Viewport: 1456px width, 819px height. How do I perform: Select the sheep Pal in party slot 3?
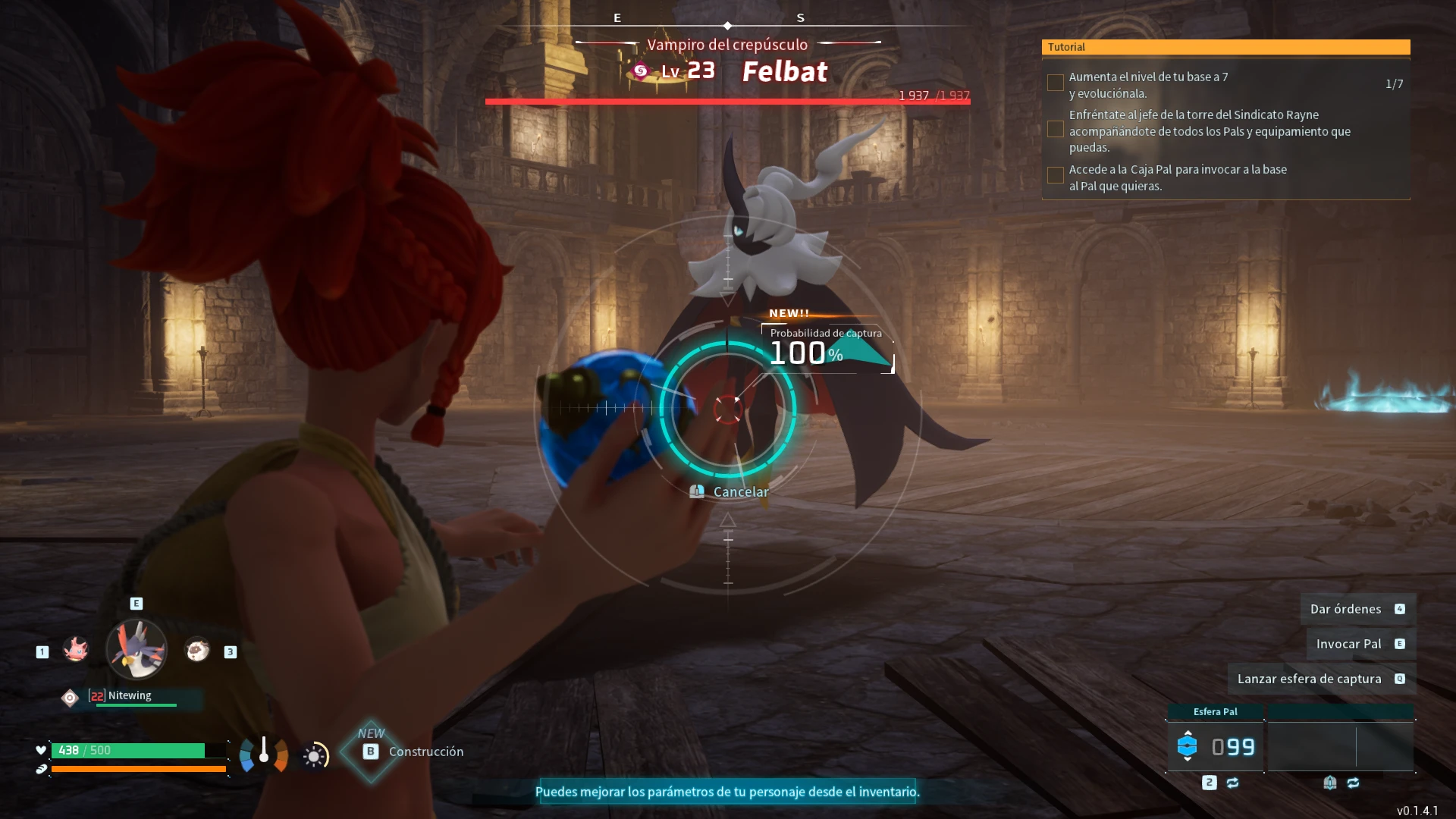pos(197,650)
